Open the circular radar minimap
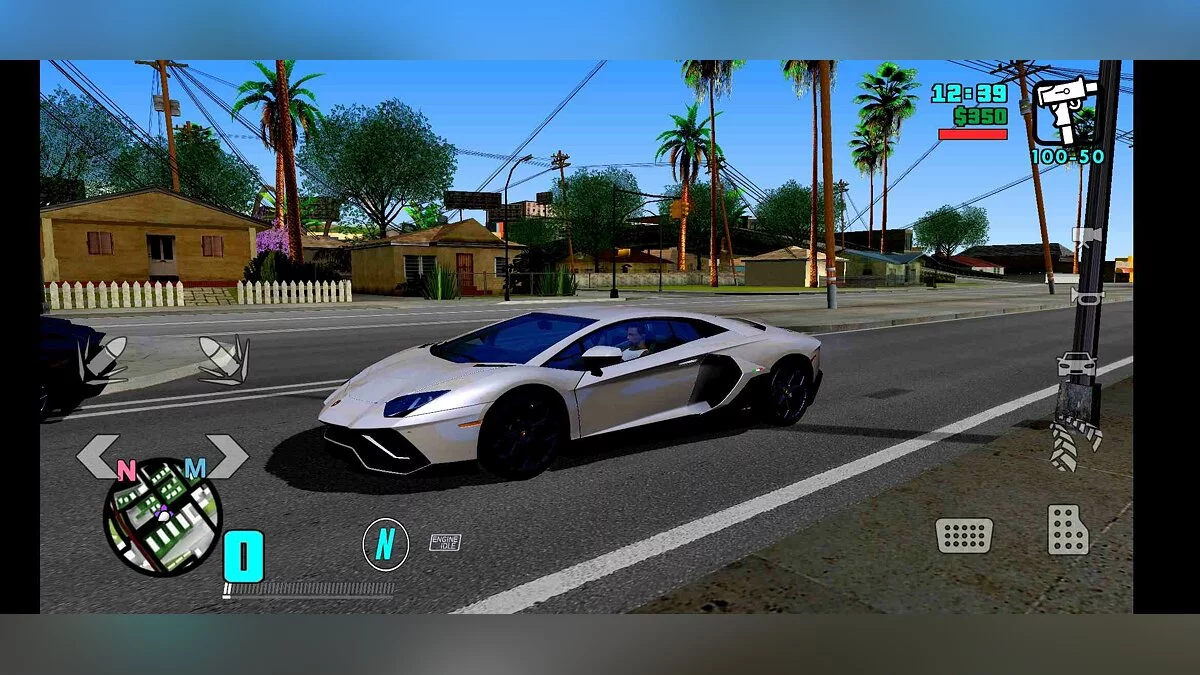 tap(162, 517)
